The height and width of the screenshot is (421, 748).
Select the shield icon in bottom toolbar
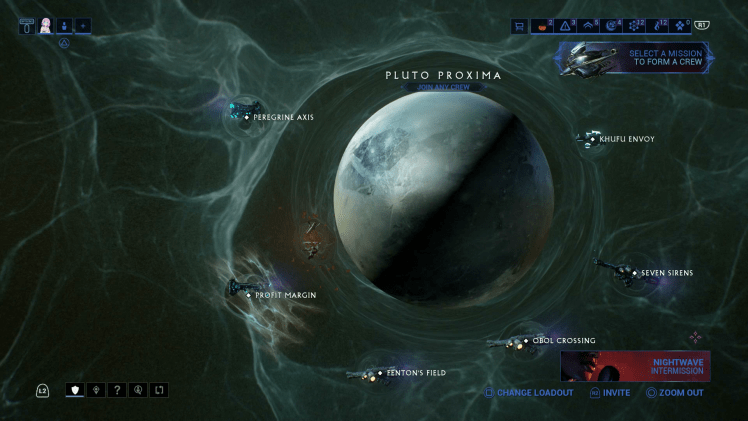pos(75,390)
